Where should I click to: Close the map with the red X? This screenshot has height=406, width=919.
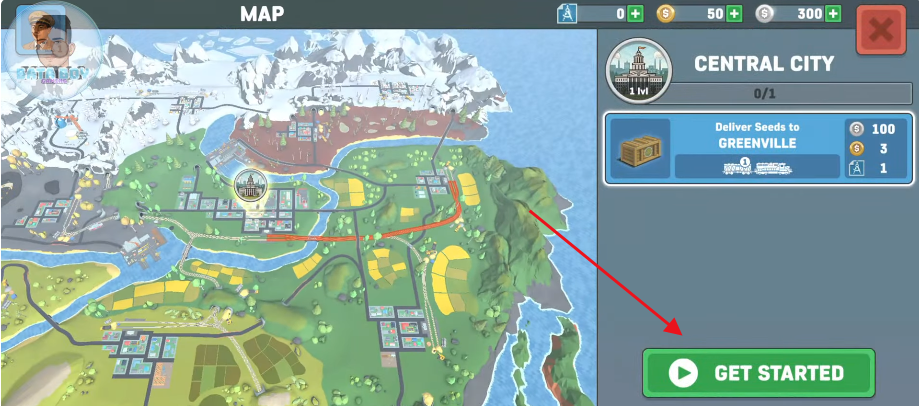point(880,31)
